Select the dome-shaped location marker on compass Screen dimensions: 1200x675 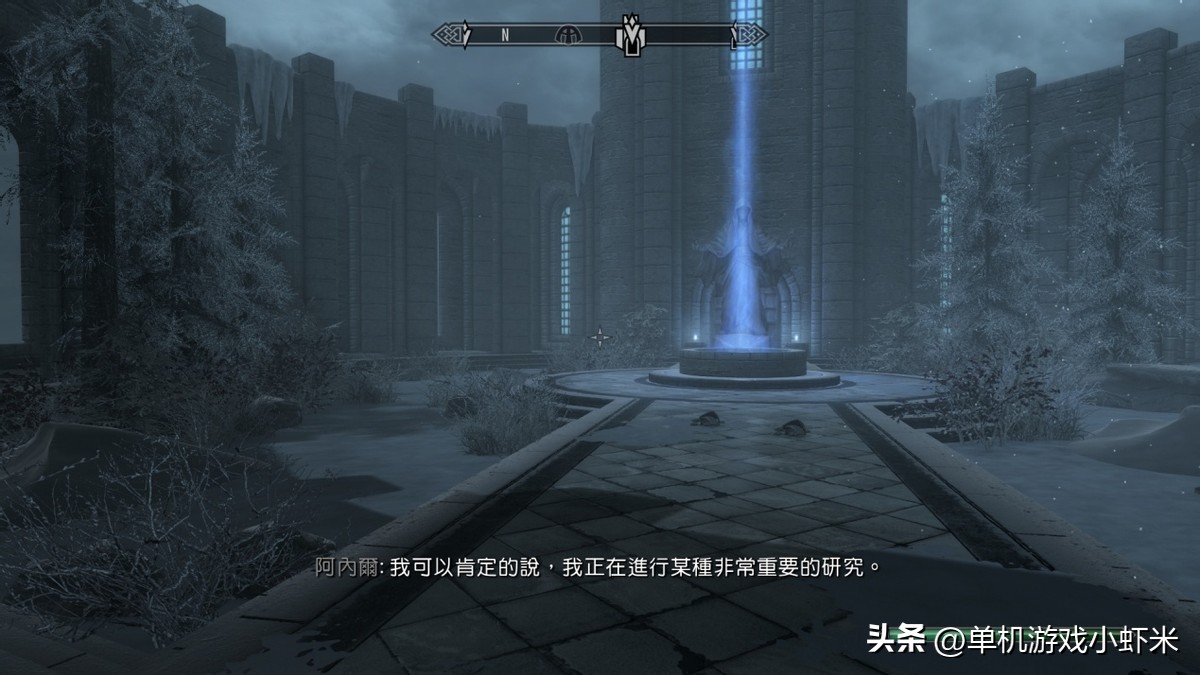[x=567, y=35]
